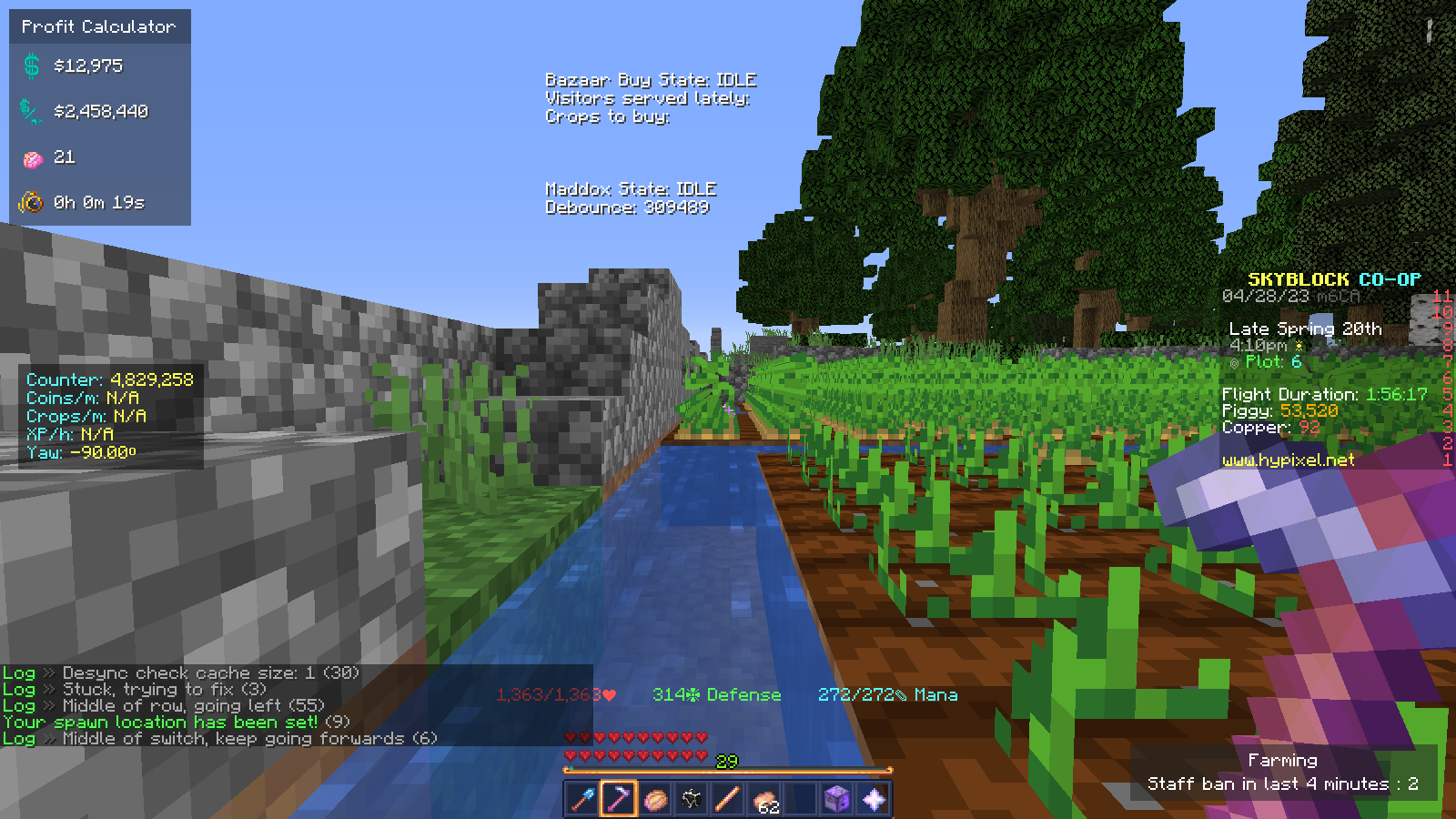The width and height of the screenshot is (1456, 819).
Task: Click the nether star hotbar icon
Action: click(x=871, y=800)
